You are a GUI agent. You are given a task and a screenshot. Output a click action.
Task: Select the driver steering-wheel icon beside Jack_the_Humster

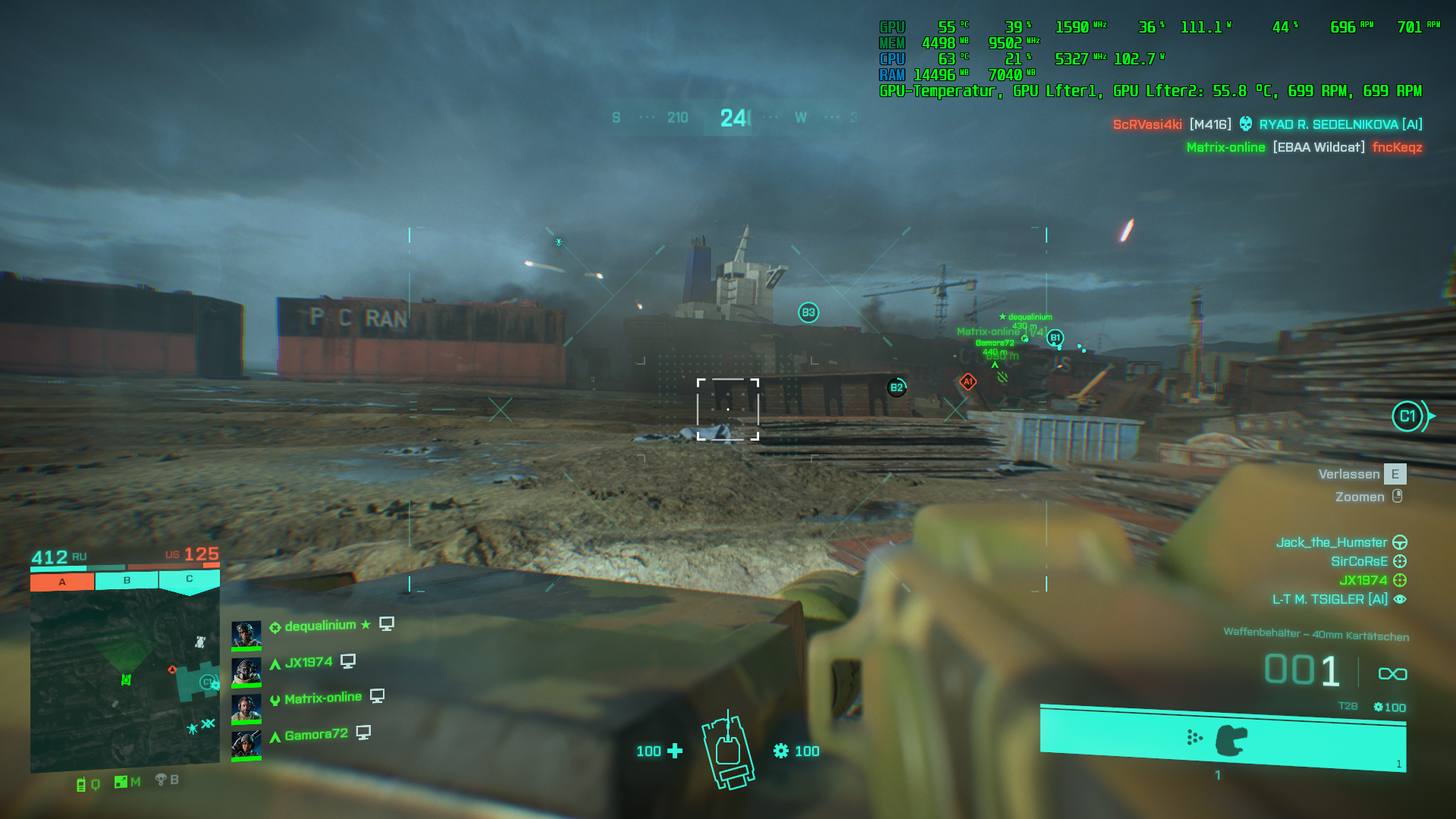click(x=1401, y=543)
